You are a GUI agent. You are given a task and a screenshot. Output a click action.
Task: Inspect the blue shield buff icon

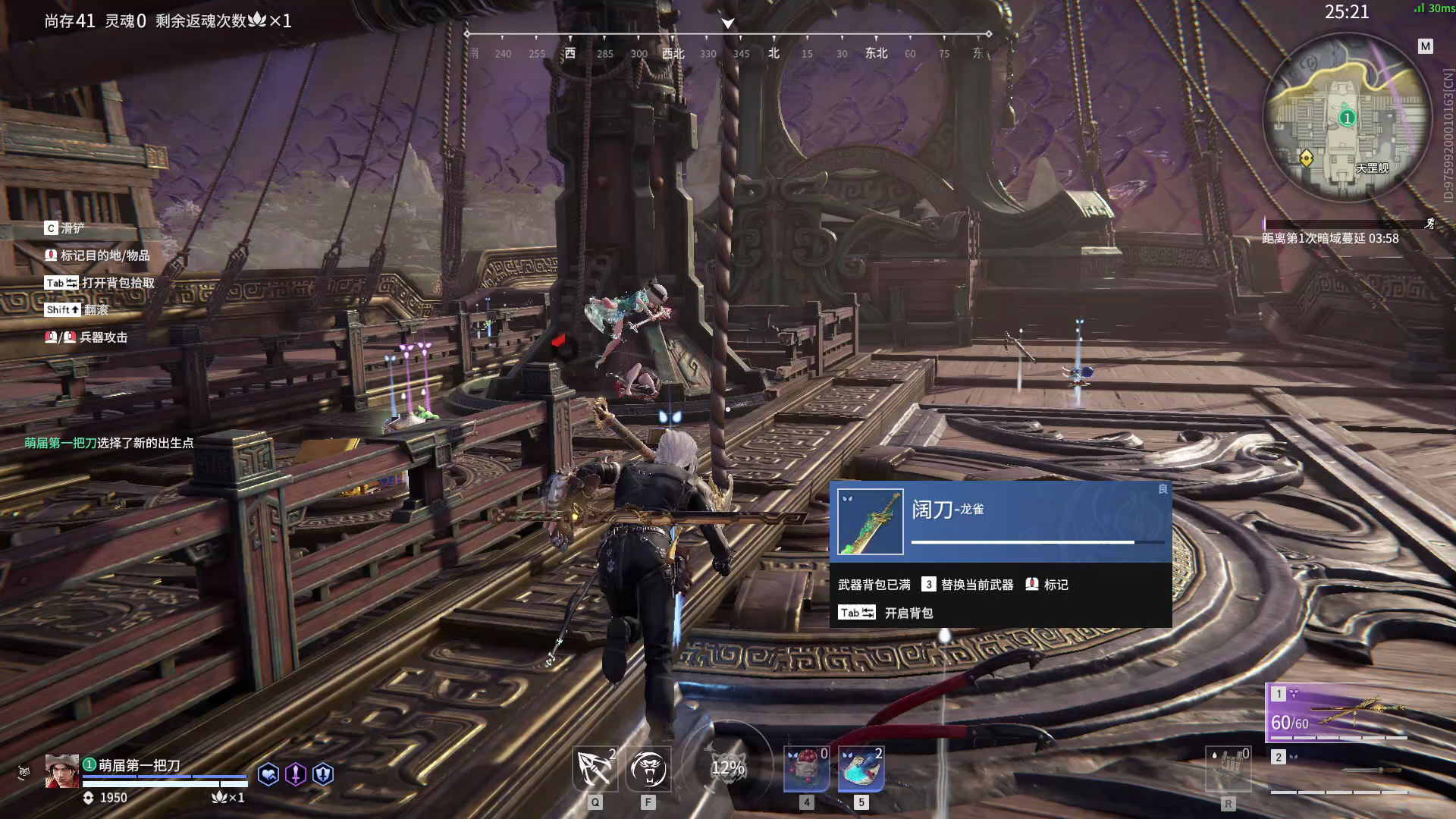(x=323, y=774)
